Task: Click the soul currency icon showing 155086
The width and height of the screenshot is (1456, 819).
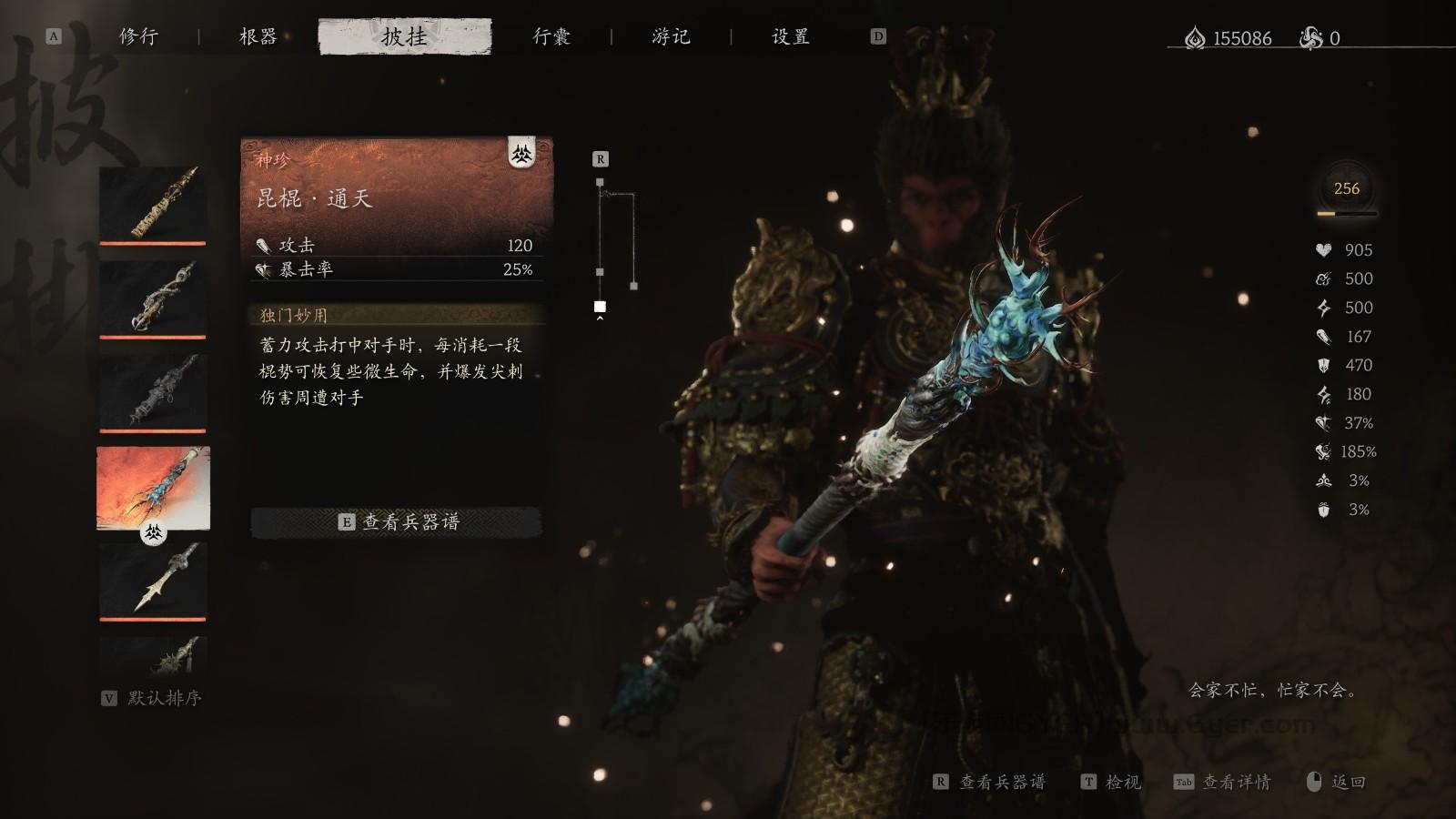Action: click(1195, 38)
